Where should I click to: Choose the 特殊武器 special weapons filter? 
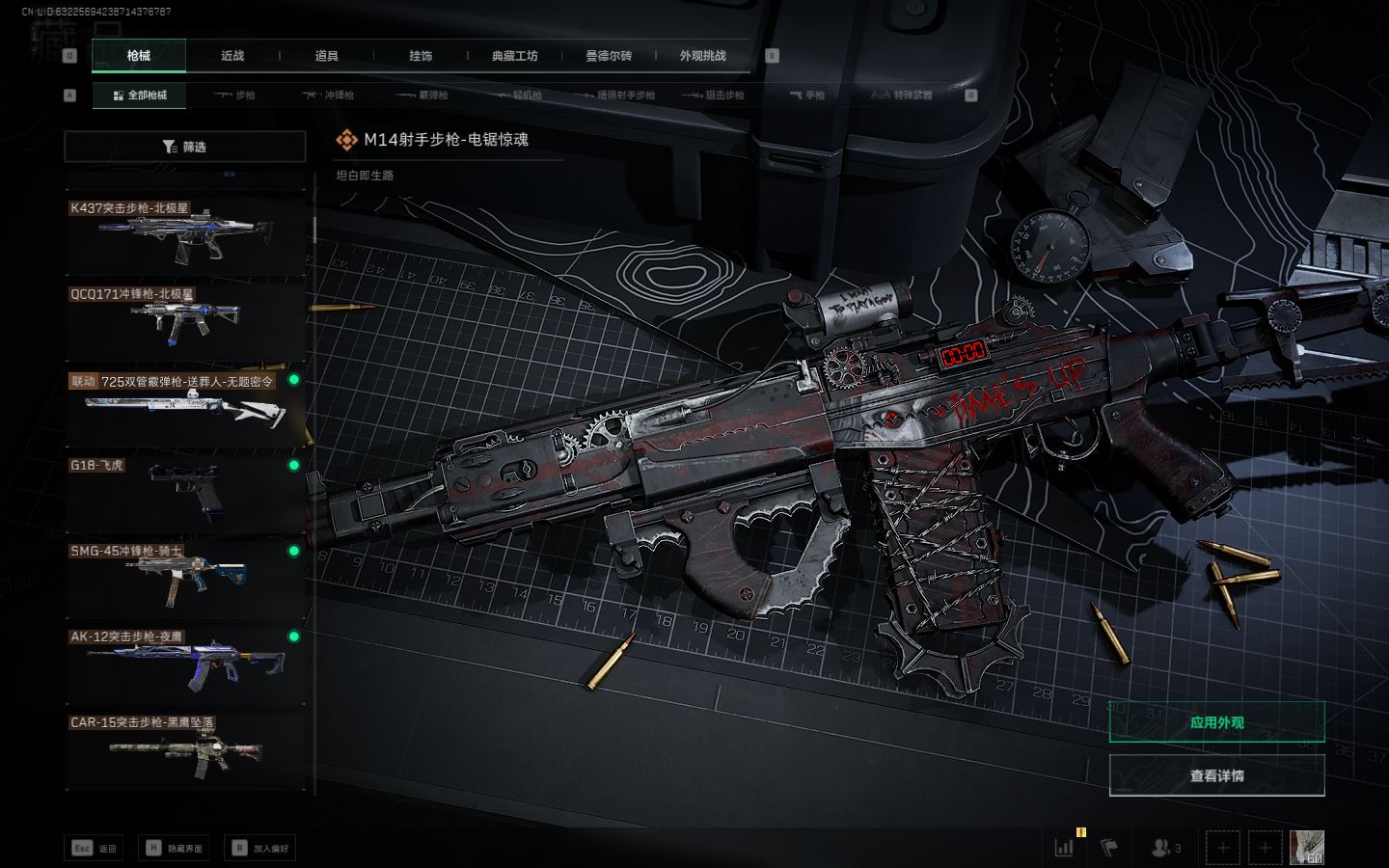902,95
